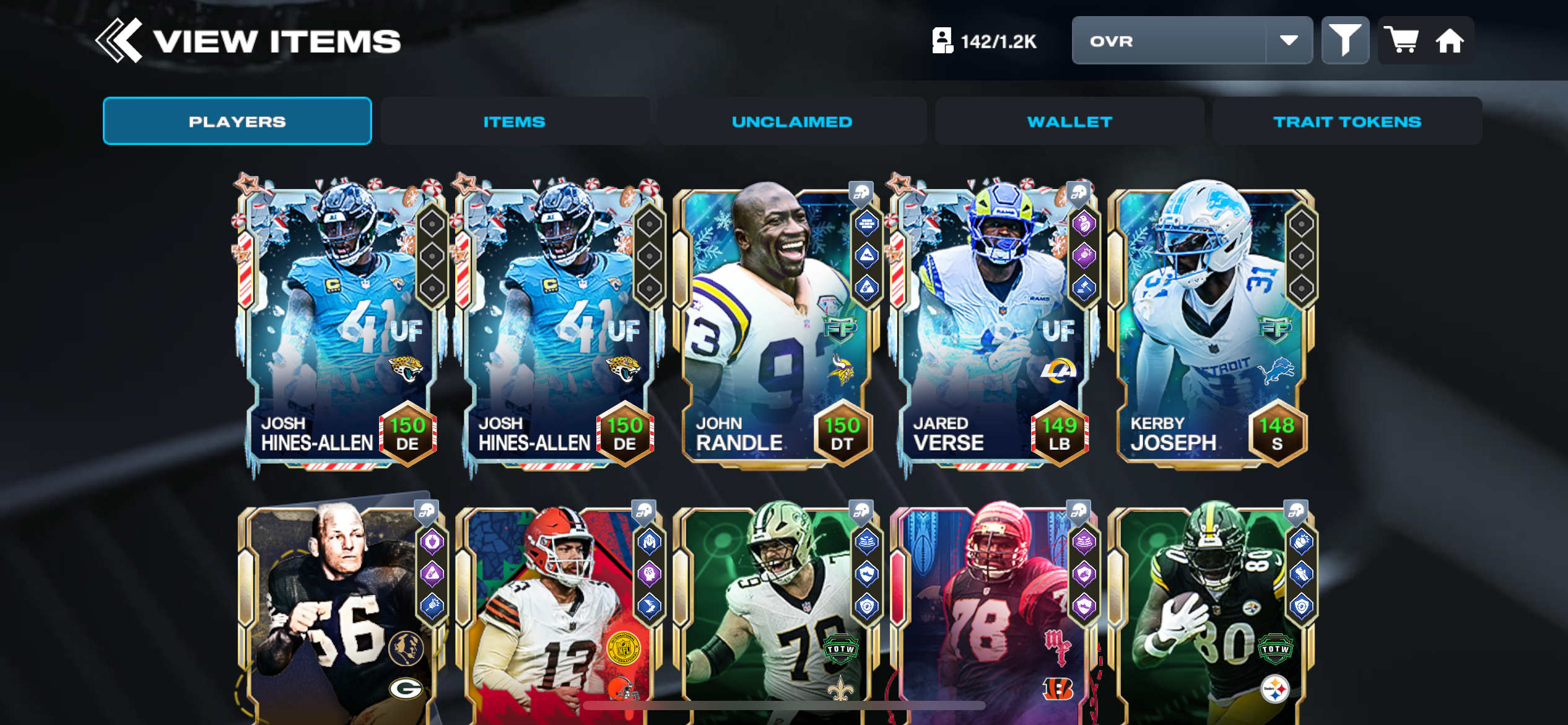Open the store via the shopping cart icon
The height and width of the screenshot is (725, 1568).
click(1401, 41)
